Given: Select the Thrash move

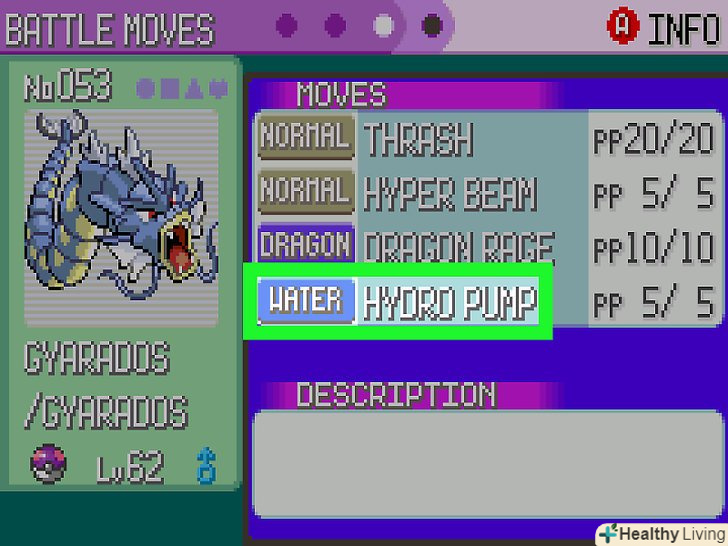Looking at the screenshot, I should click(418, 139).
